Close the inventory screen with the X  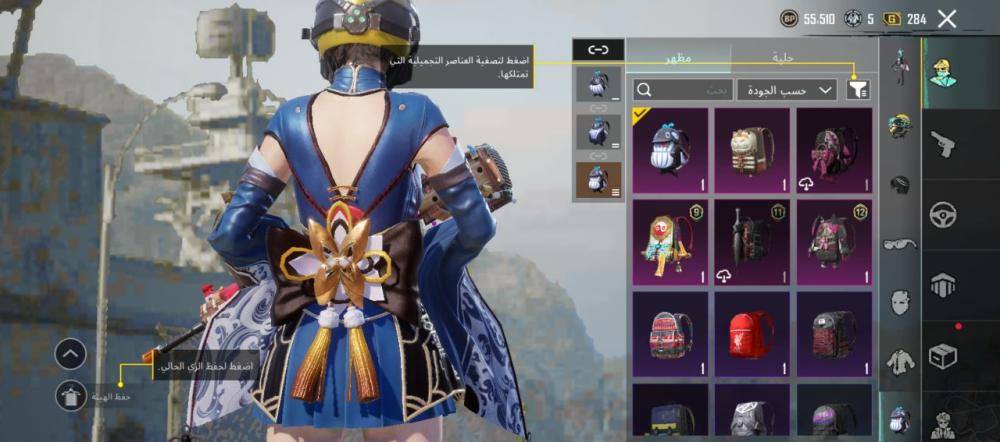tap(947, 19)
